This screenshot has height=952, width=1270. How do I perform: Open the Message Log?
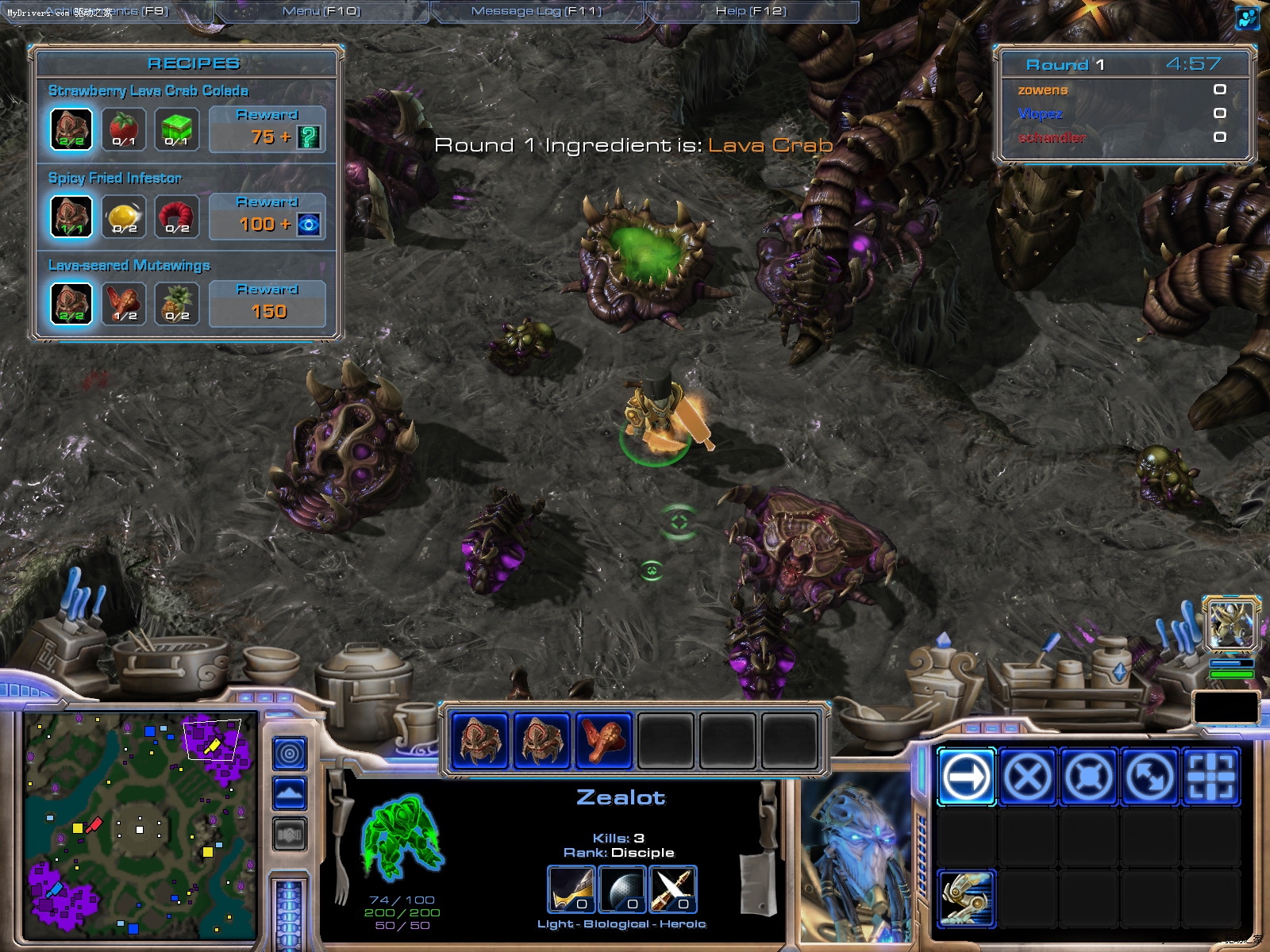(537, 11)
